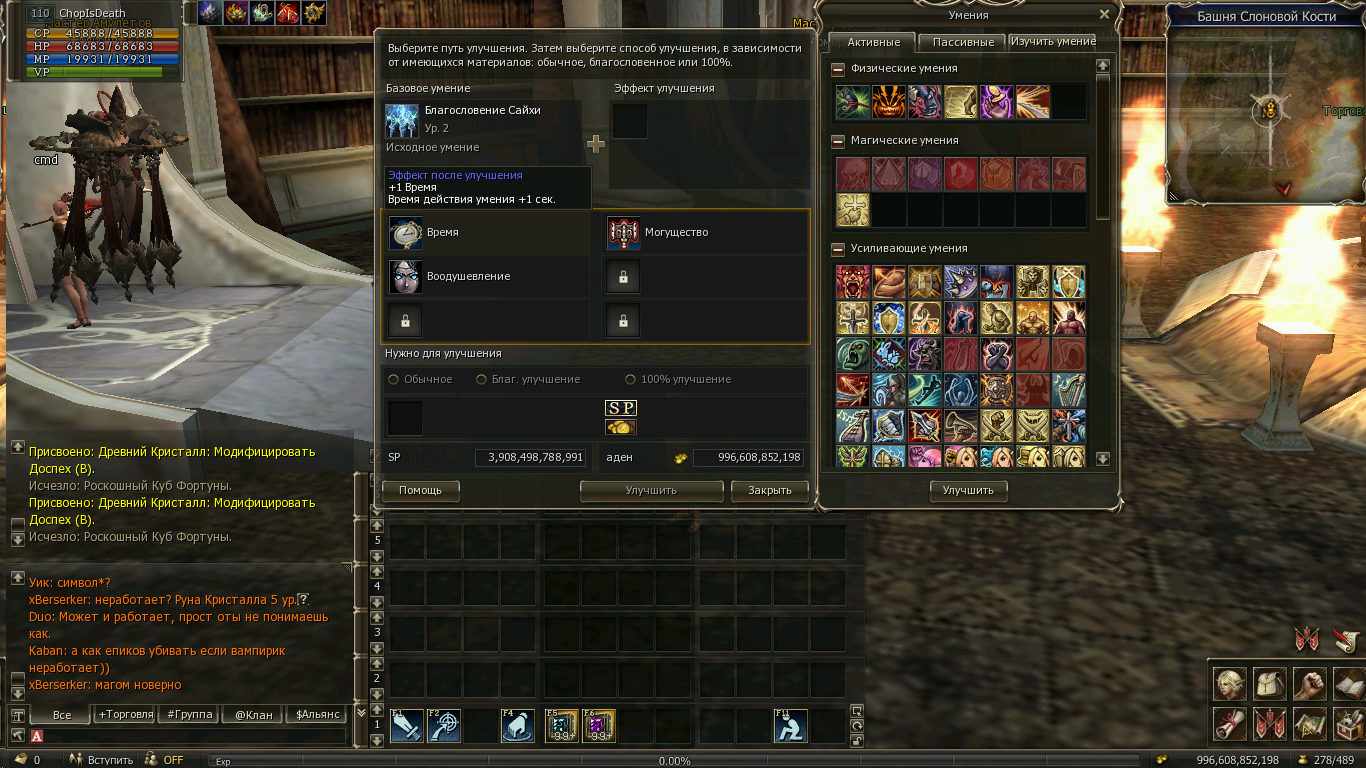Open Помощь help for skill enhancement

coord(420,490)
